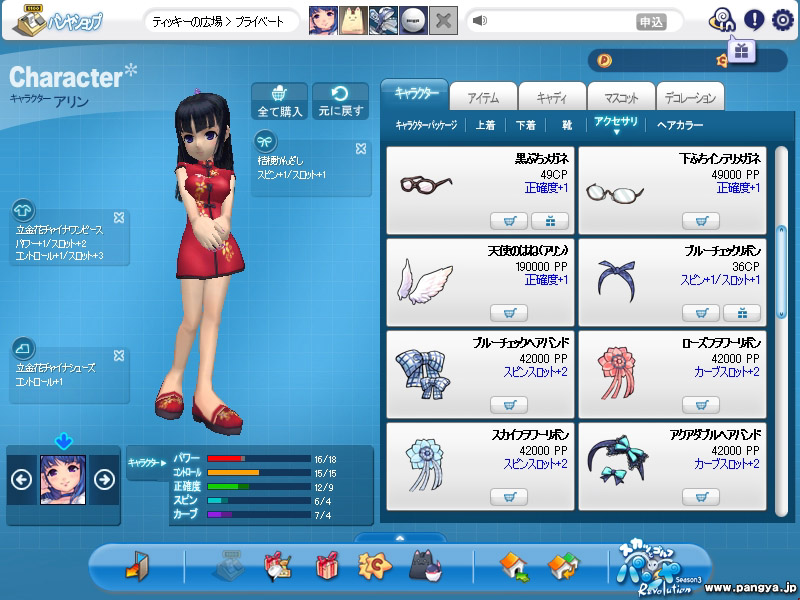
Task: Reset outfit with 元に戻す button
Action: 340,101
